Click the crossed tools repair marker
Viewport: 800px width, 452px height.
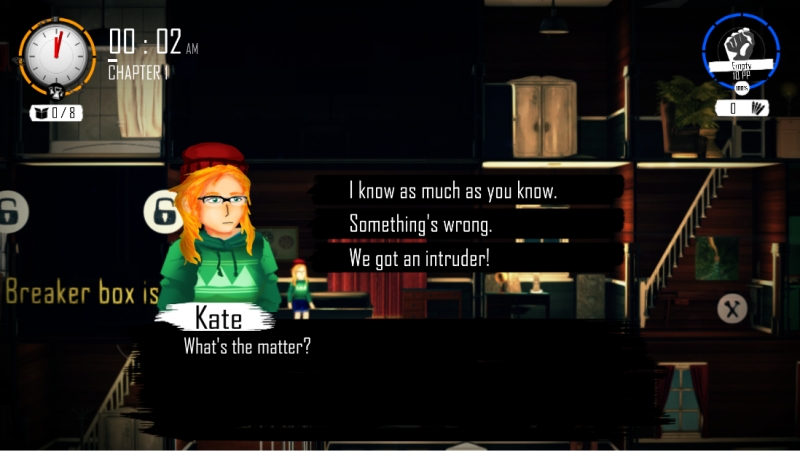[x=732, y=309]
